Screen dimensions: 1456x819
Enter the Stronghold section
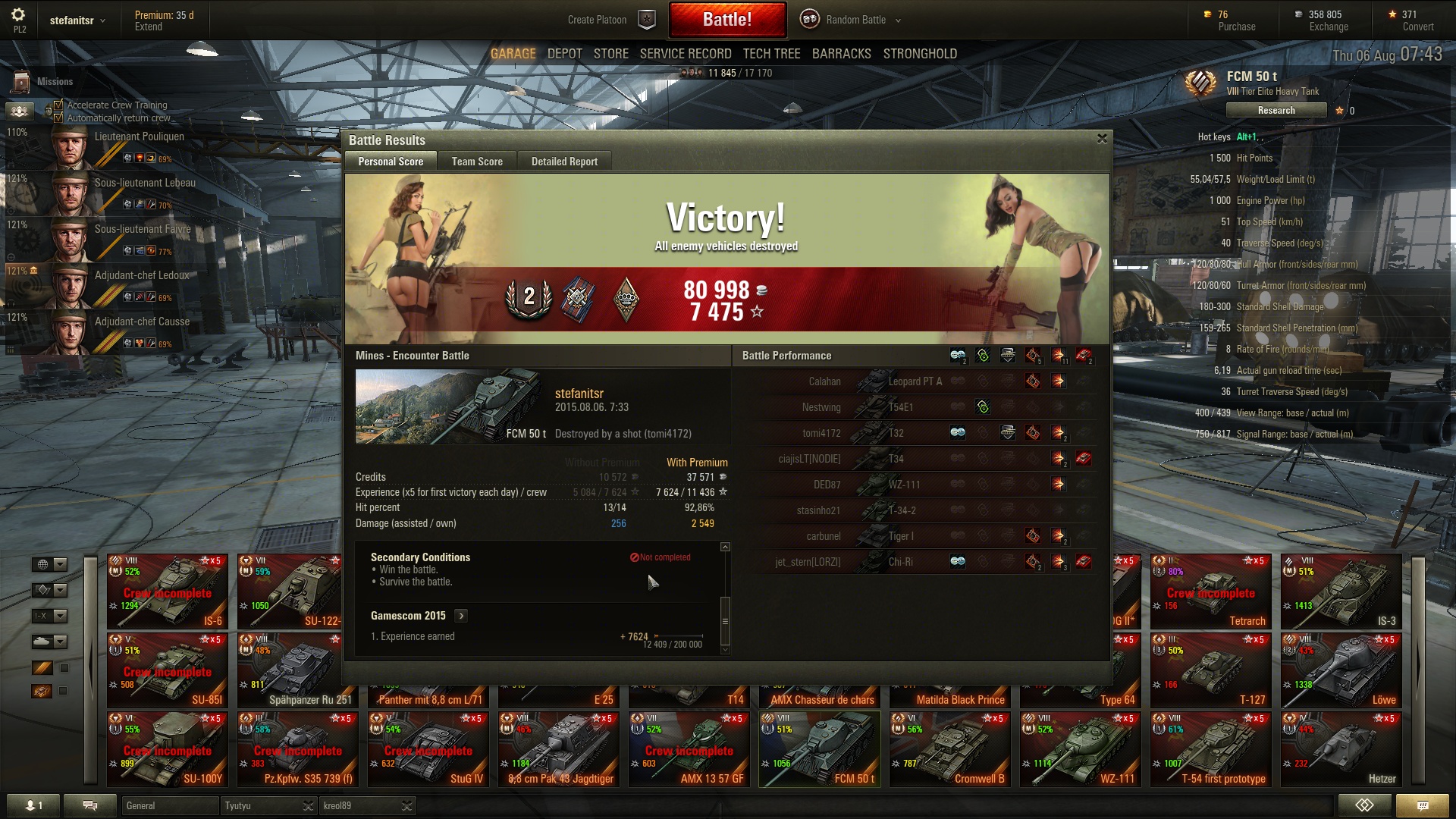(920, 54)
